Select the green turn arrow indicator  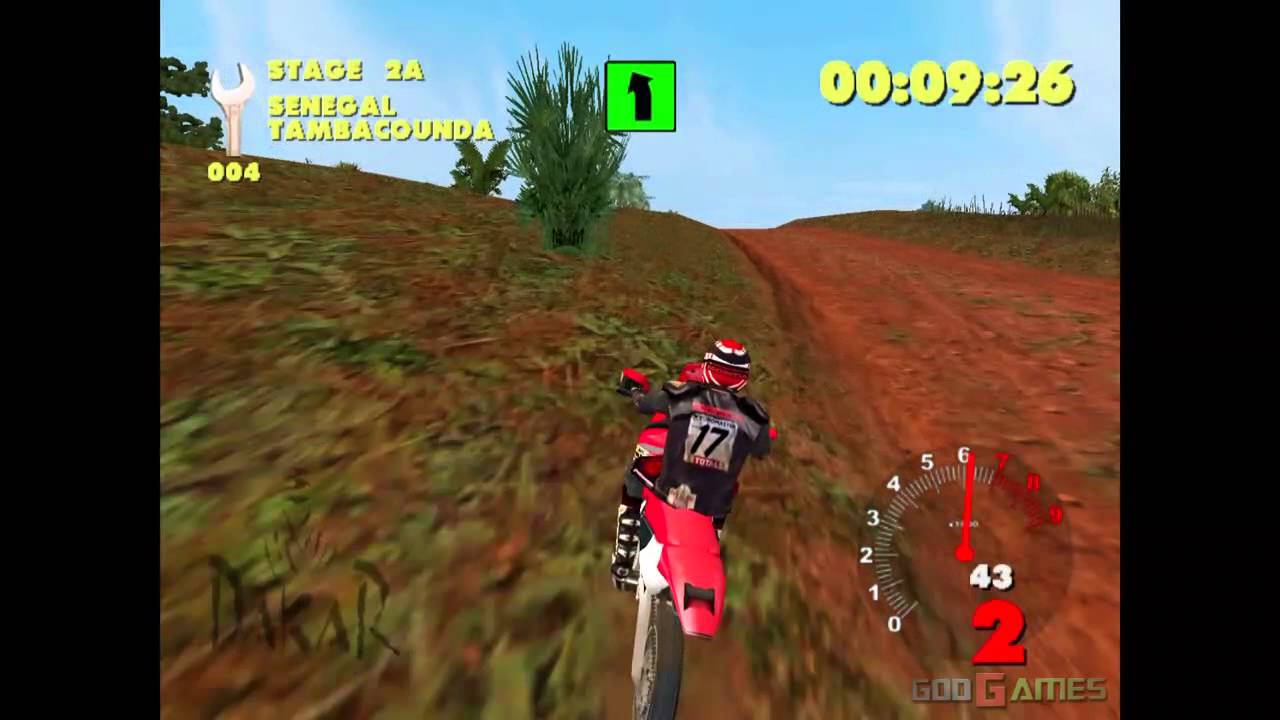click(639, 97)
